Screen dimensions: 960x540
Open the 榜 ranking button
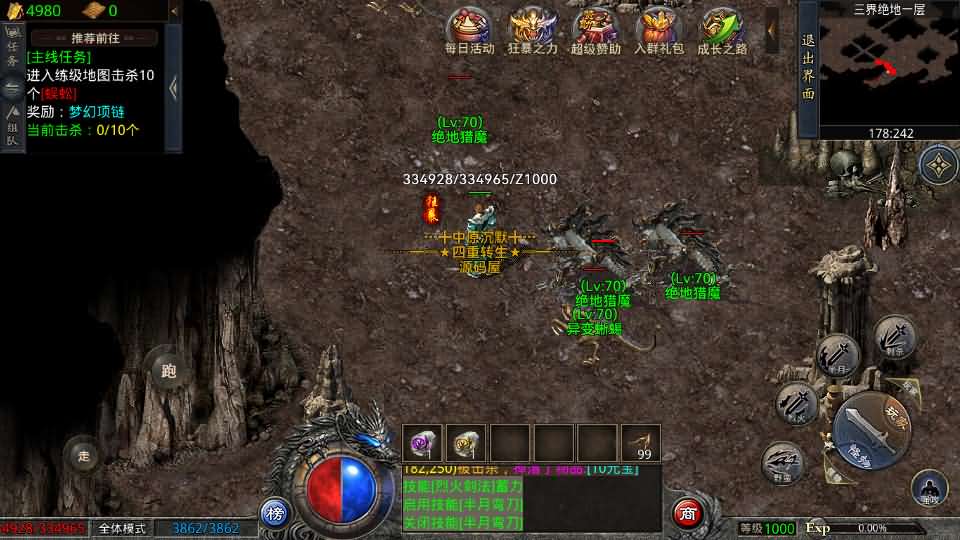pyautogui.click(x=275, y=512)
